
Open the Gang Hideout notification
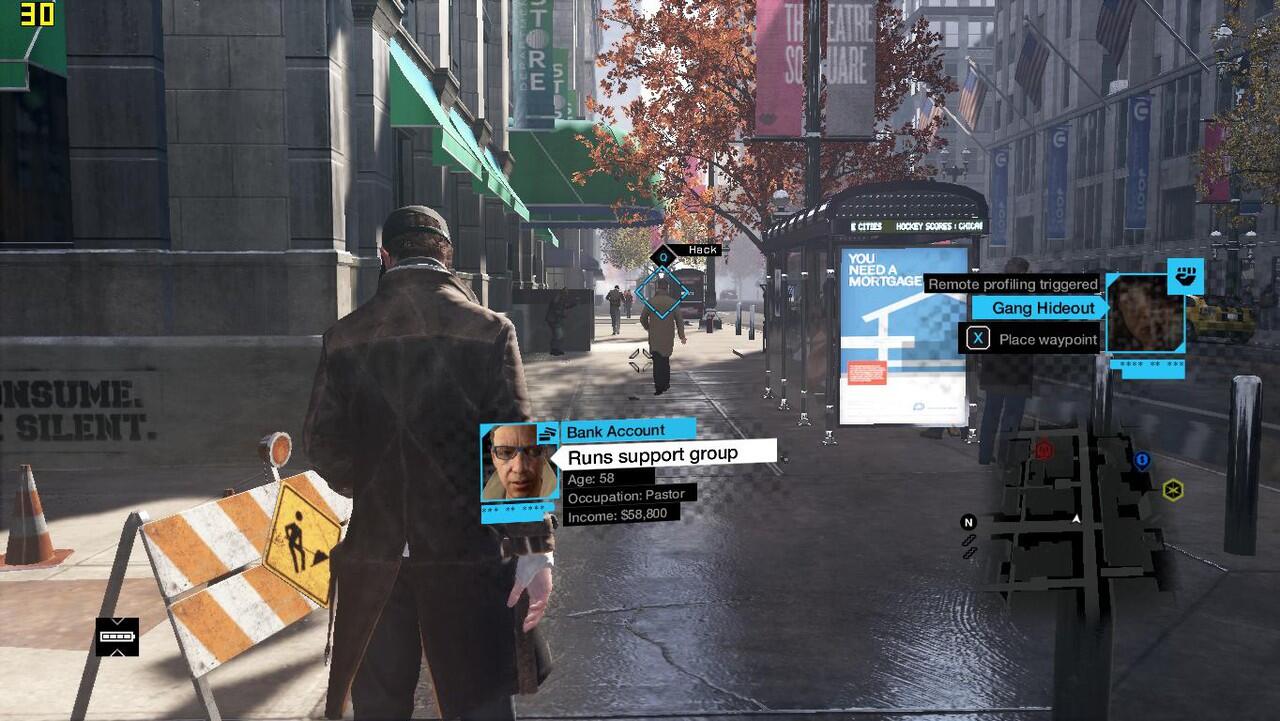[1042, 308]
